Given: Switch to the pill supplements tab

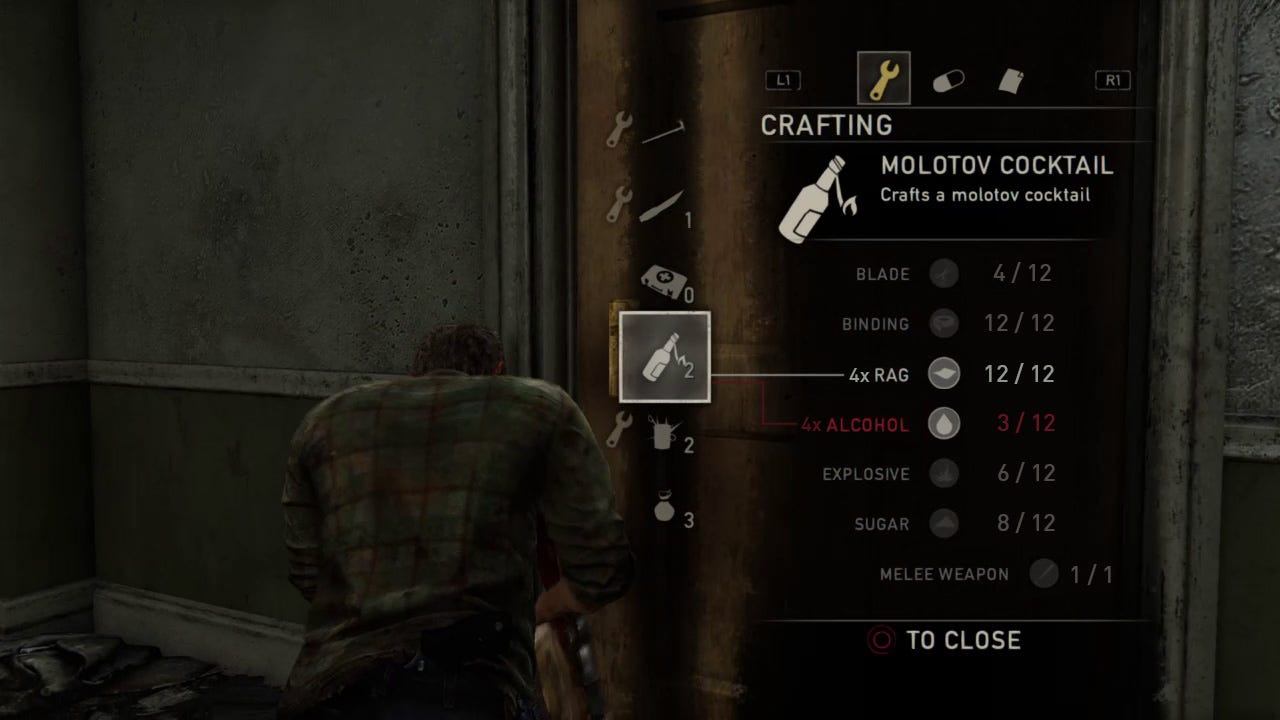Looking at the screenshot, I should (x=948, y=81).
